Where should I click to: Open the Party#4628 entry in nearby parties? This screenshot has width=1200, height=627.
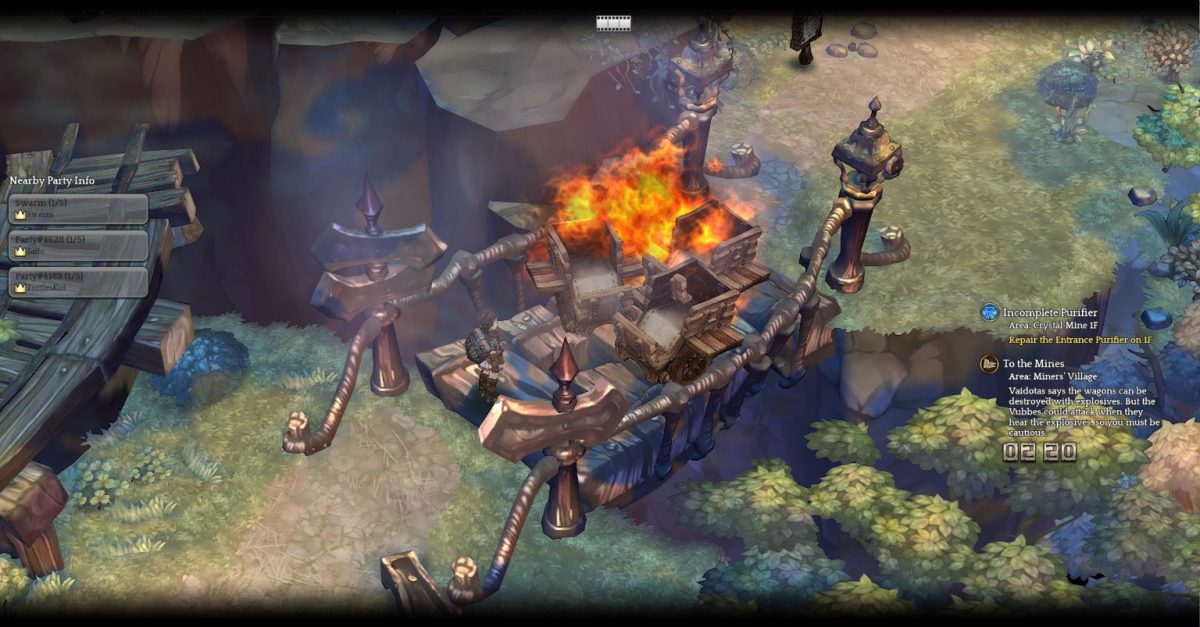(x=78, y=245)
